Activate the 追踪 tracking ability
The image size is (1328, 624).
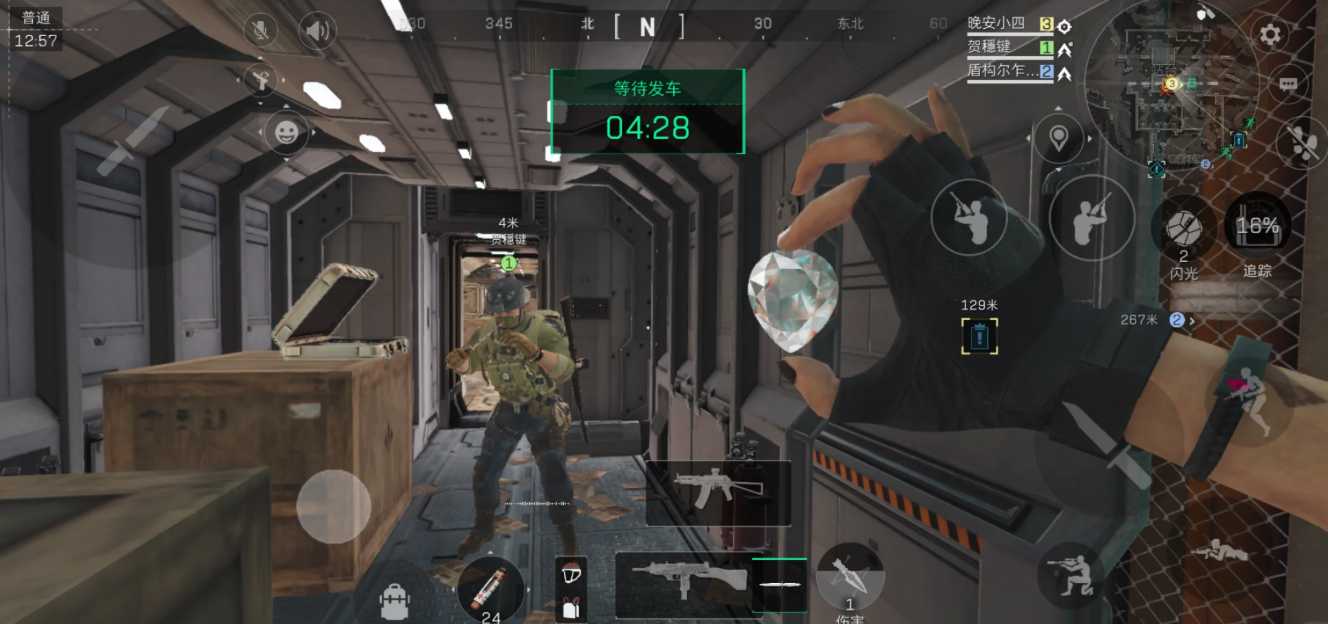pos(1257,227)
